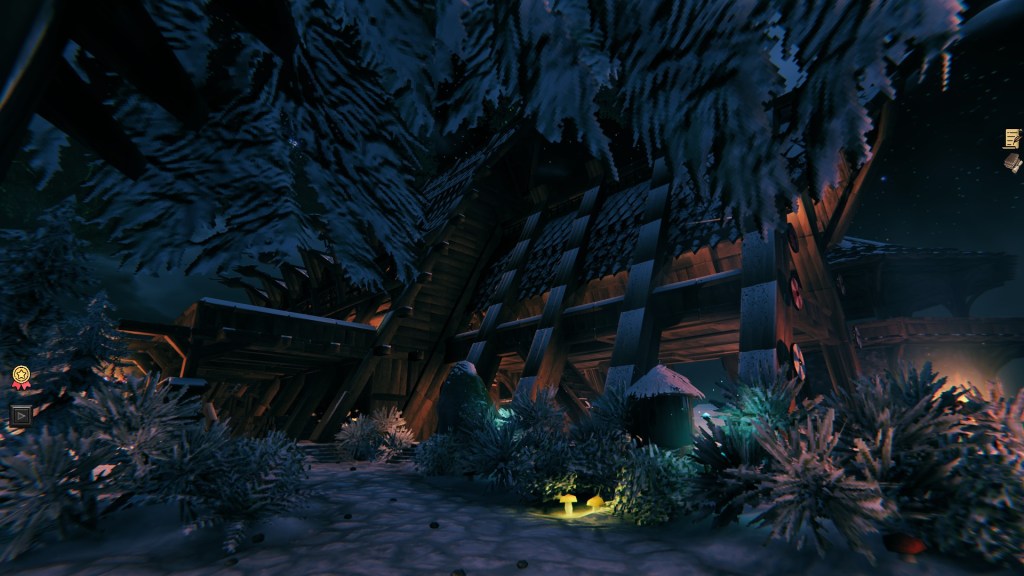Open the parchment scroll with quill icon

[x=1012, y=138]
